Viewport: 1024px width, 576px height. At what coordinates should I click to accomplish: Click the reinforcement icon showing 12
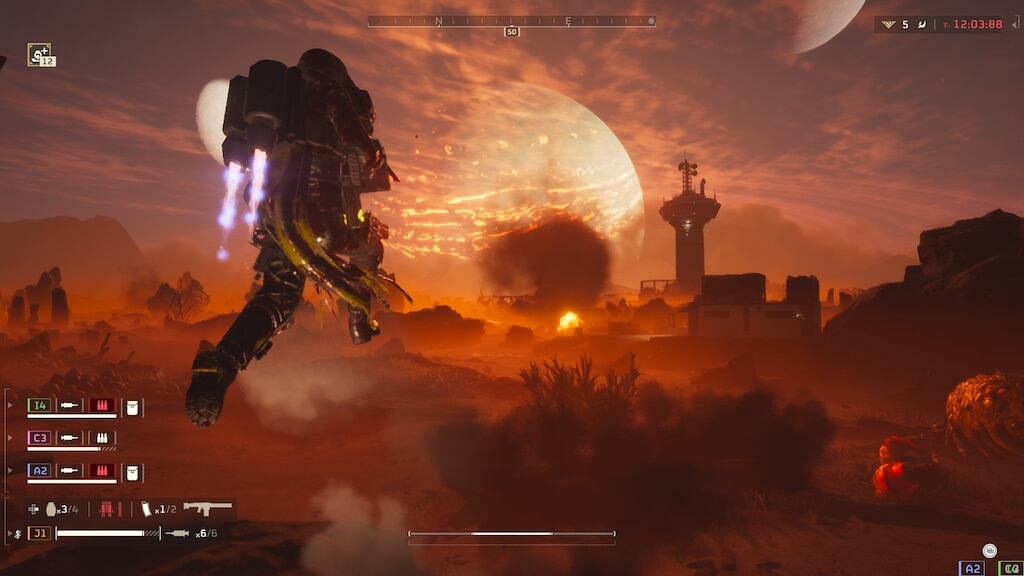pos(39,54)
